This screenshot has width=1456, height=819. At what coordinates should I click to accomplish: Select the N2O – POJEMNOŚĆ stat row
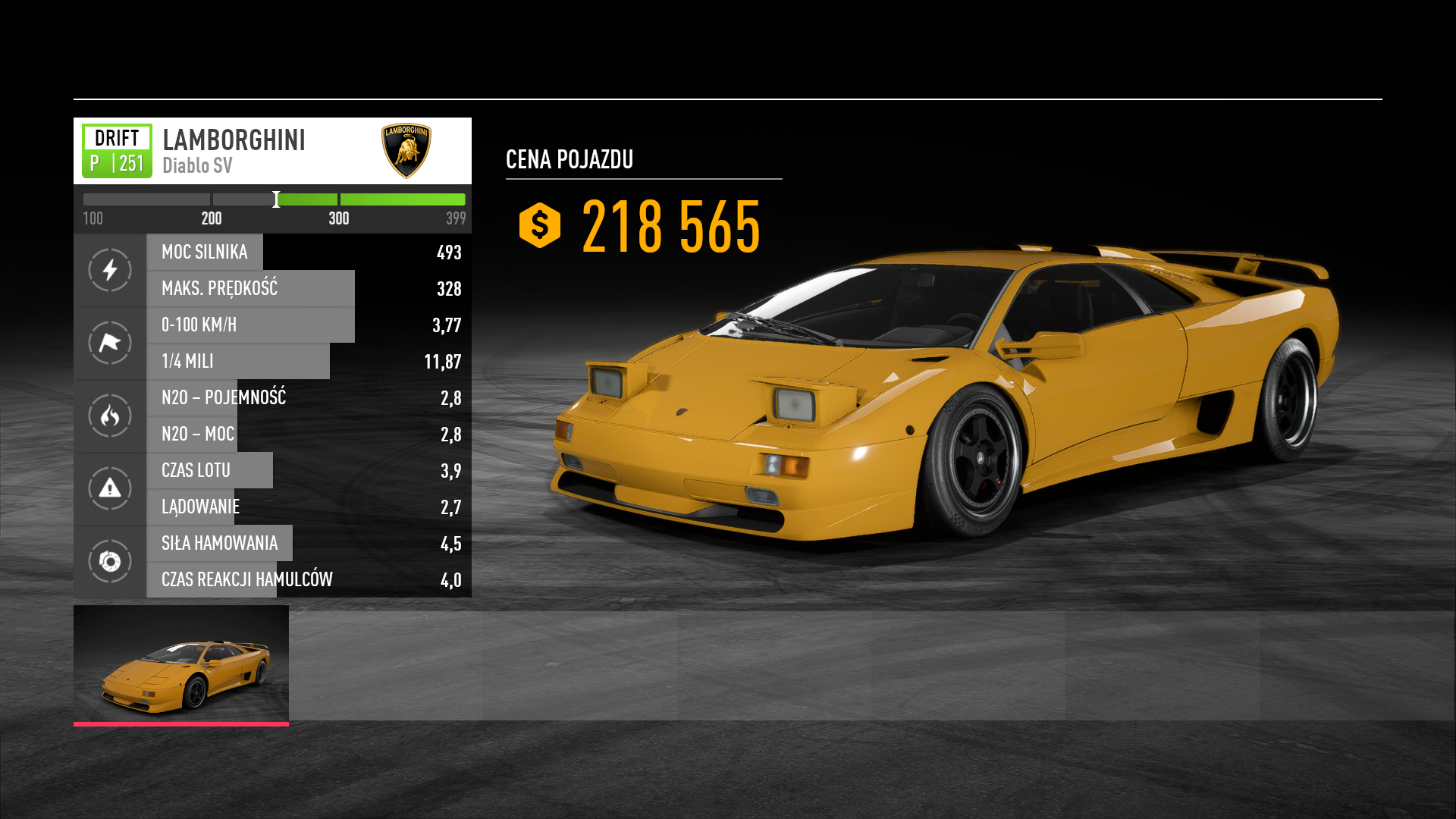309,397
